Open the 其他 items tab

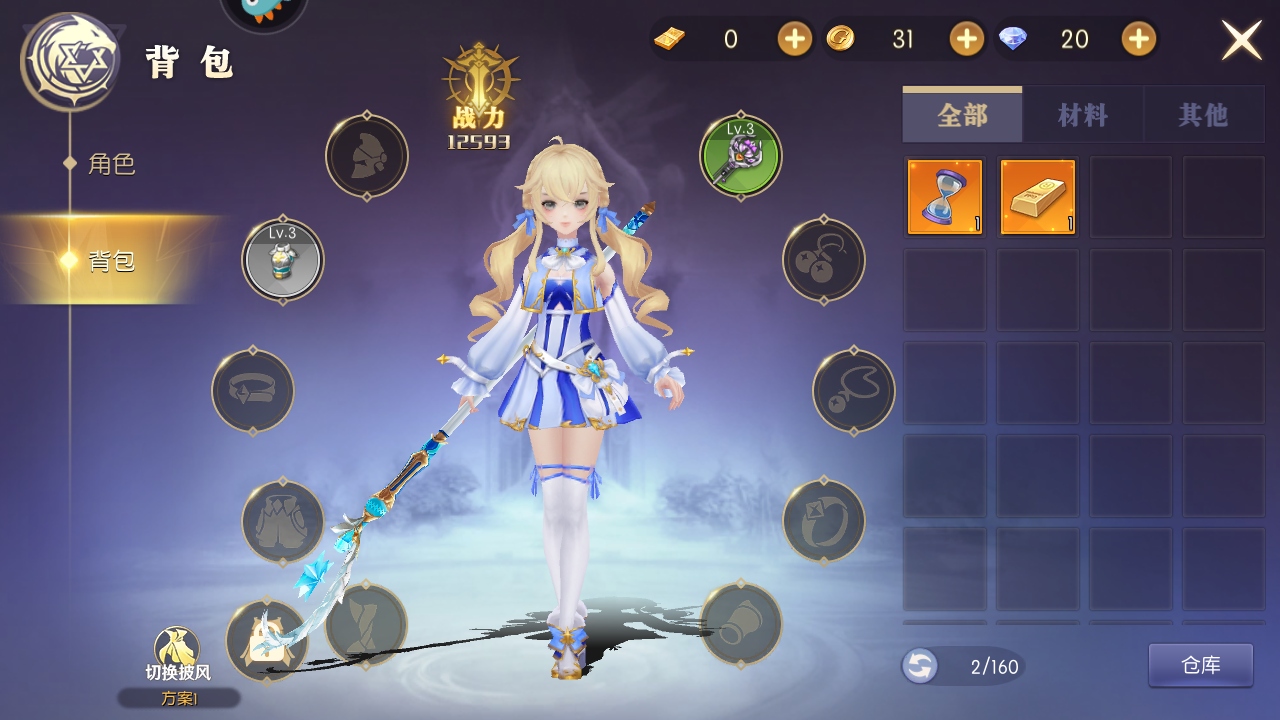(x=1202, y=116)
